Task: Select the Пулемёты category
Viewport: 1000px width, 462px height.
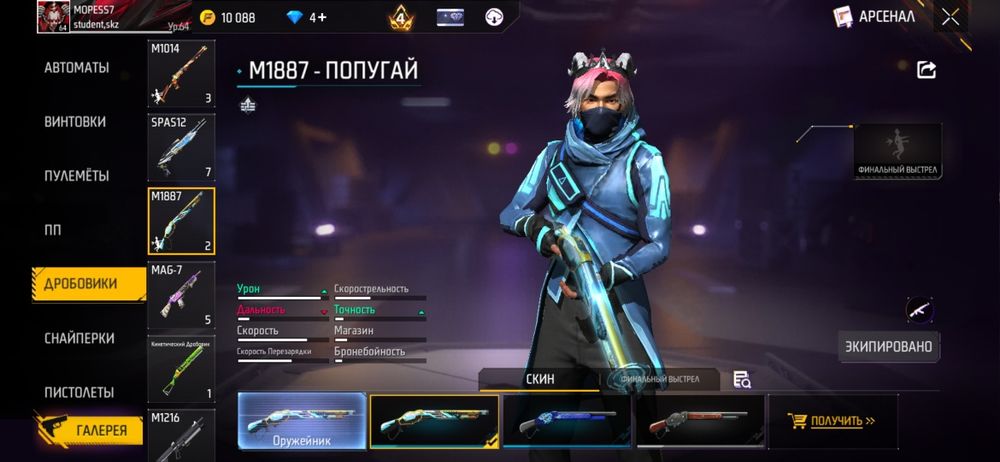Action: coord(76,176)
